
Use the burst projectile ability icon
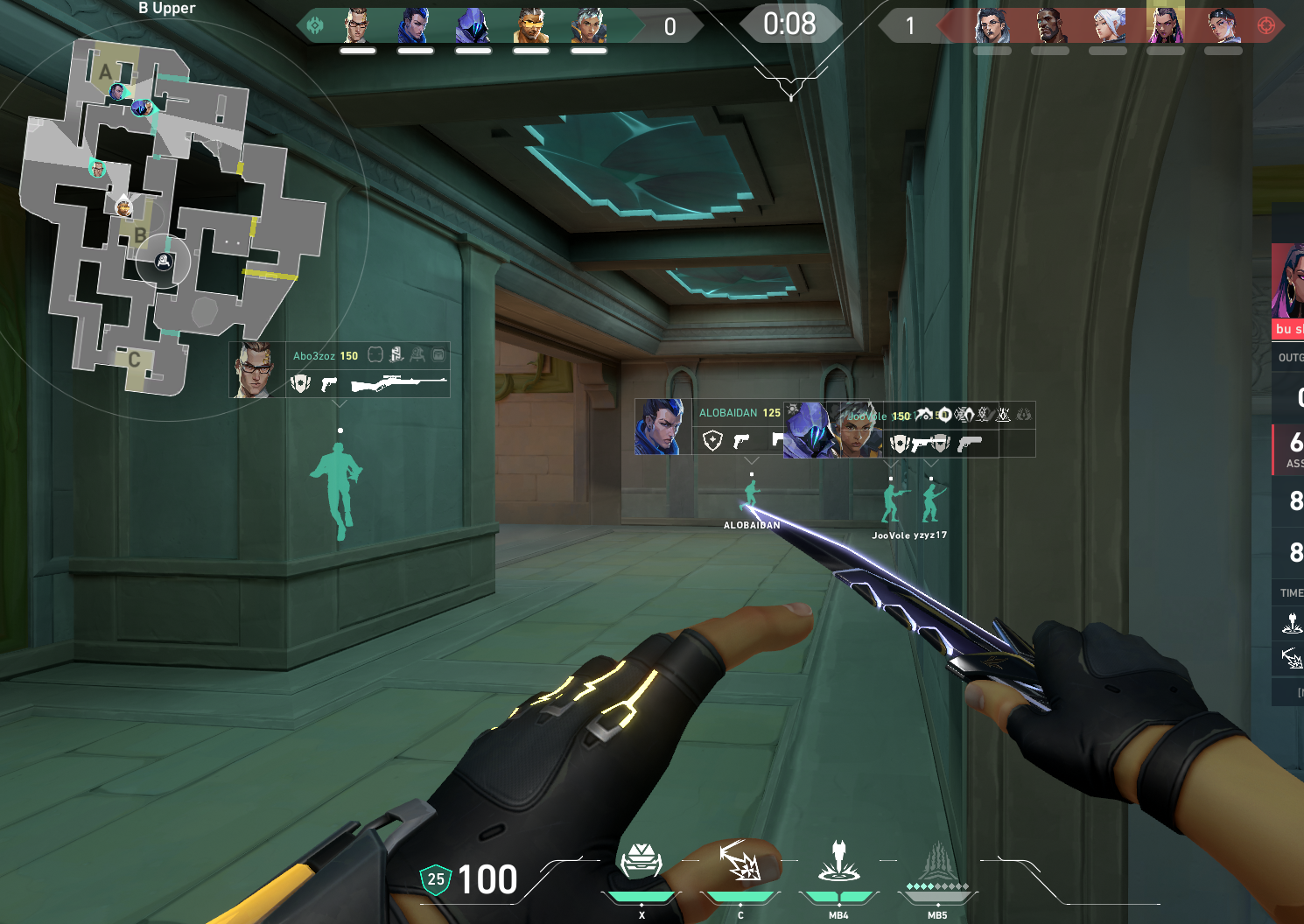(740, 861)
